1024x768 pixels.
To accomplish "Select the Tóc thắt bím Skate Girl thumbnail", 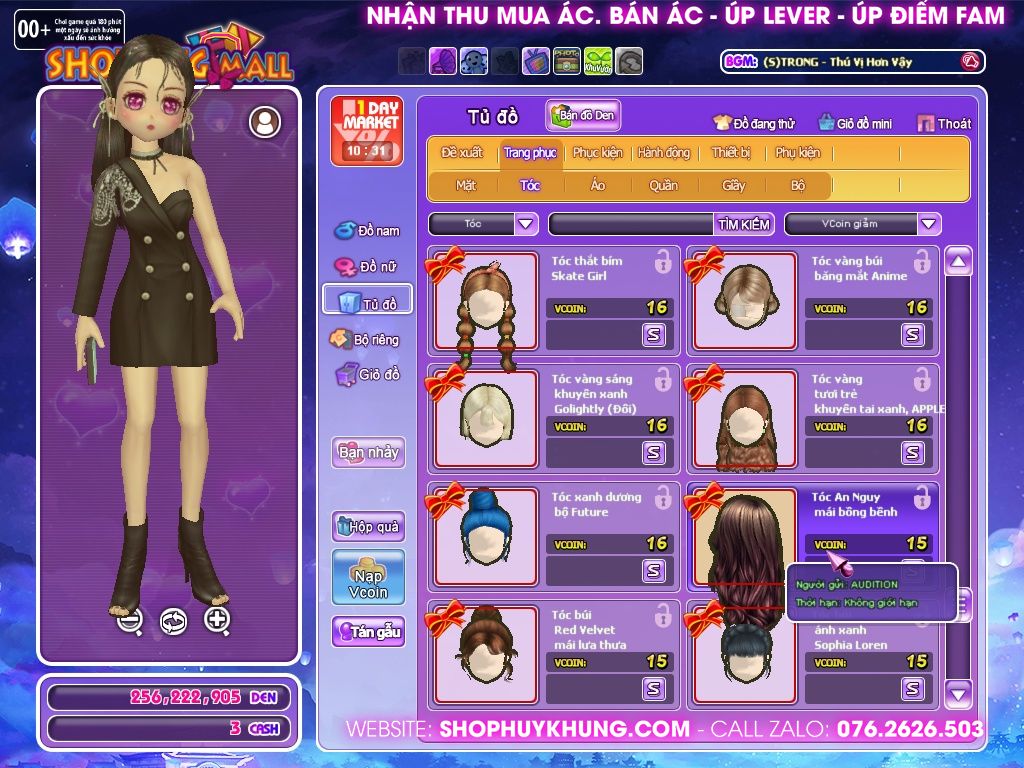I will (x=486, y=301).
